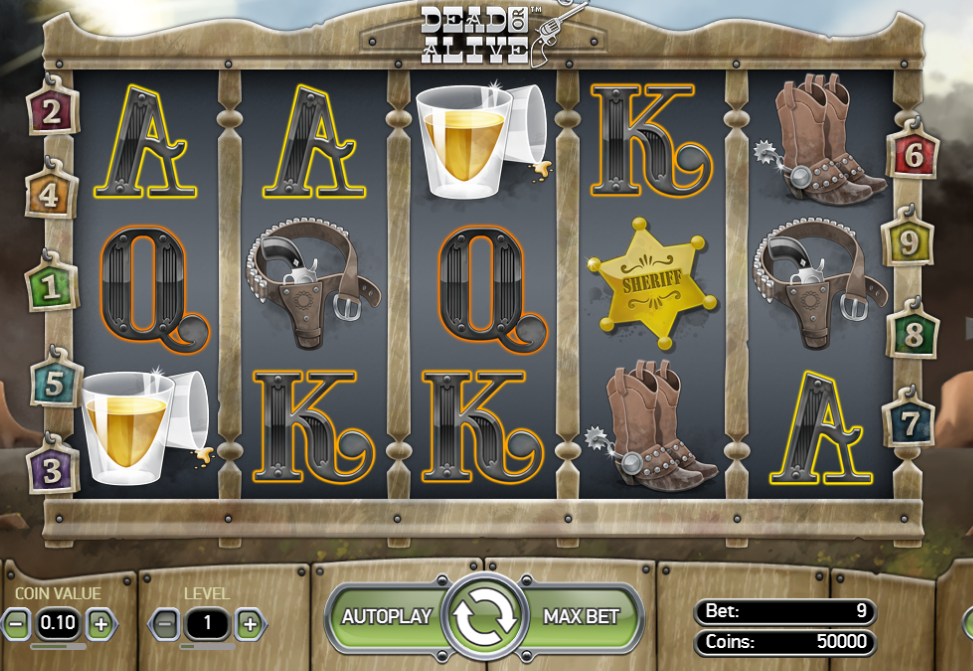The width and height of the screenshot is (973, 671).
Task: Pick payline tag number 3
Action: (x=52, y=468)
